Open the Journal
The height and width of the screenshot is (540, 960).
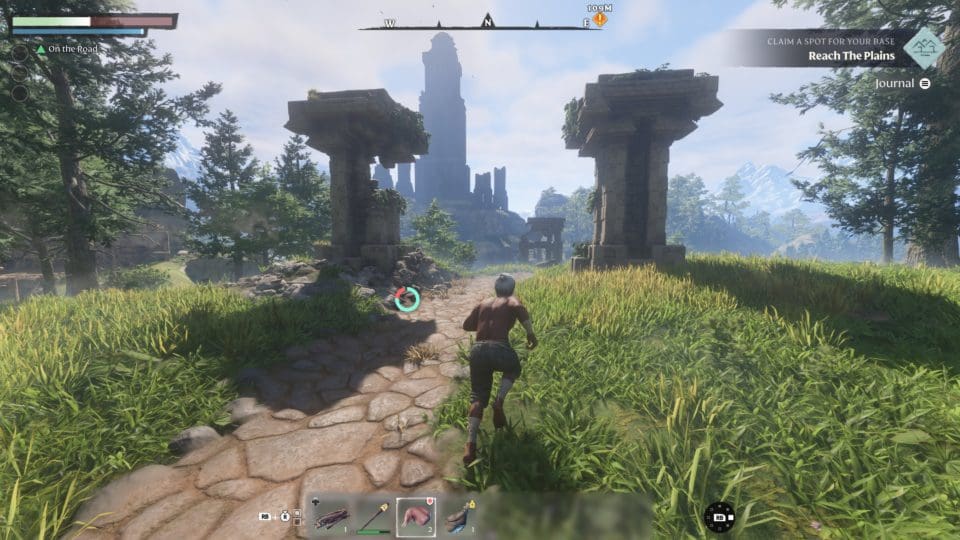902,84
